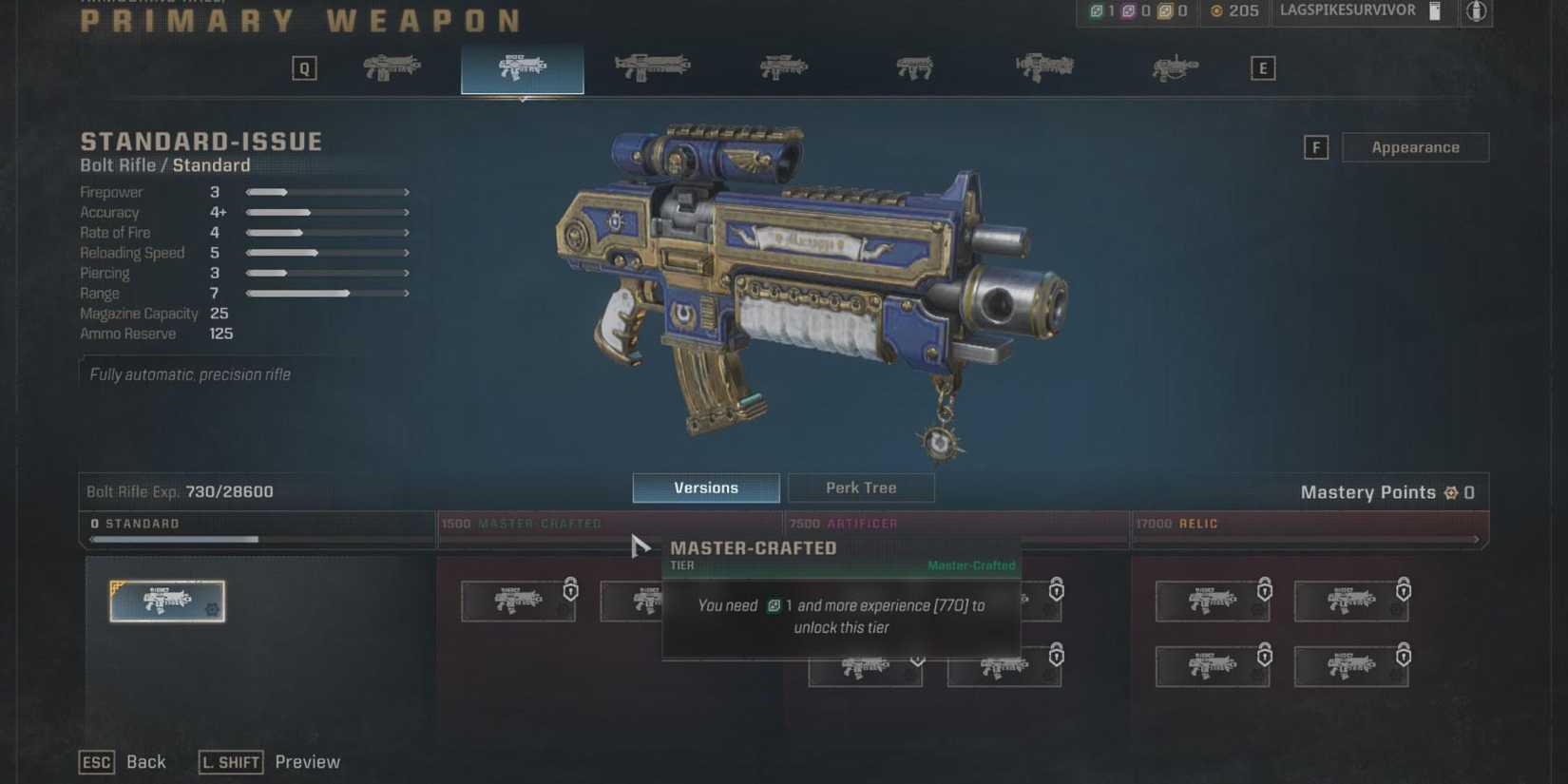
Task: Open the Versions tab
Action: tap(705, 488)
